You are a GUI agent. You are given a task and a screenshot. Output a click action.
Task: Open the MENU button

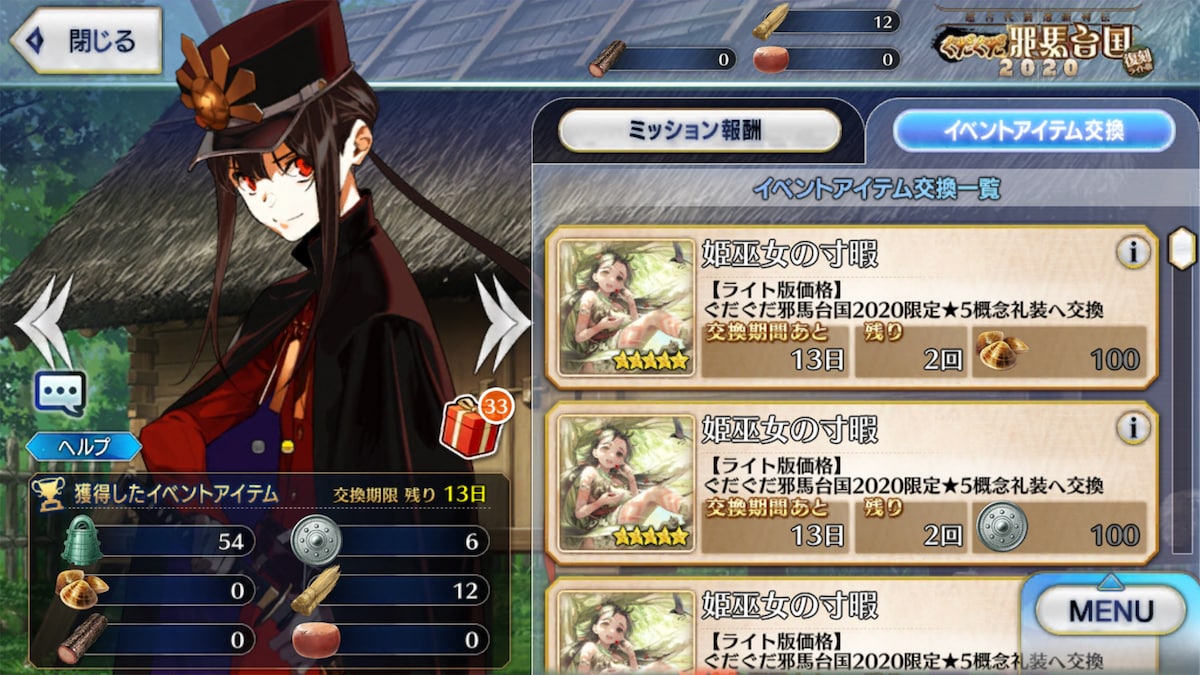(1110, 610)
